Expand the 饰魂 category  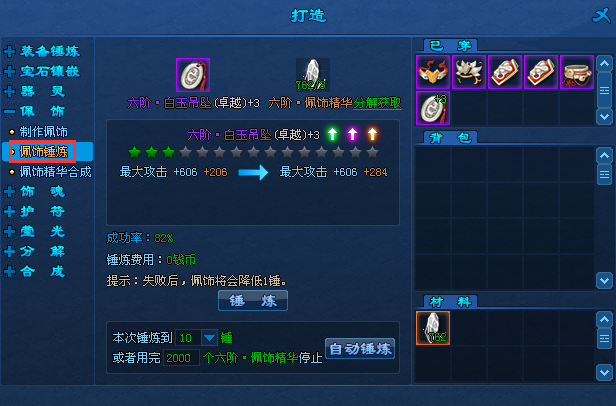coord(43,190)
